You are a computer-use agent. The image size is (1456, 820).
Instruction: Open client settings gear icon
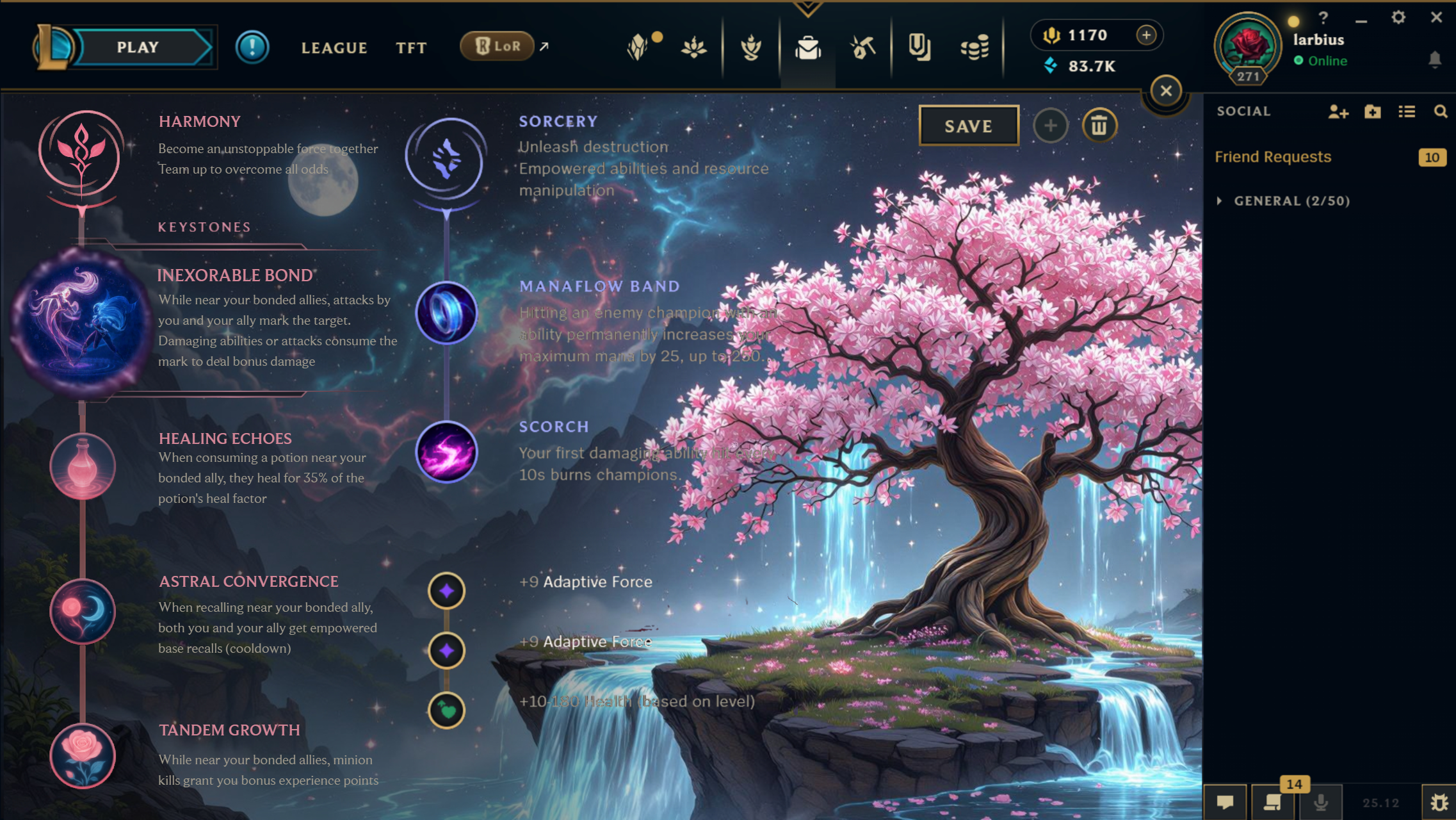(1398, 18)
